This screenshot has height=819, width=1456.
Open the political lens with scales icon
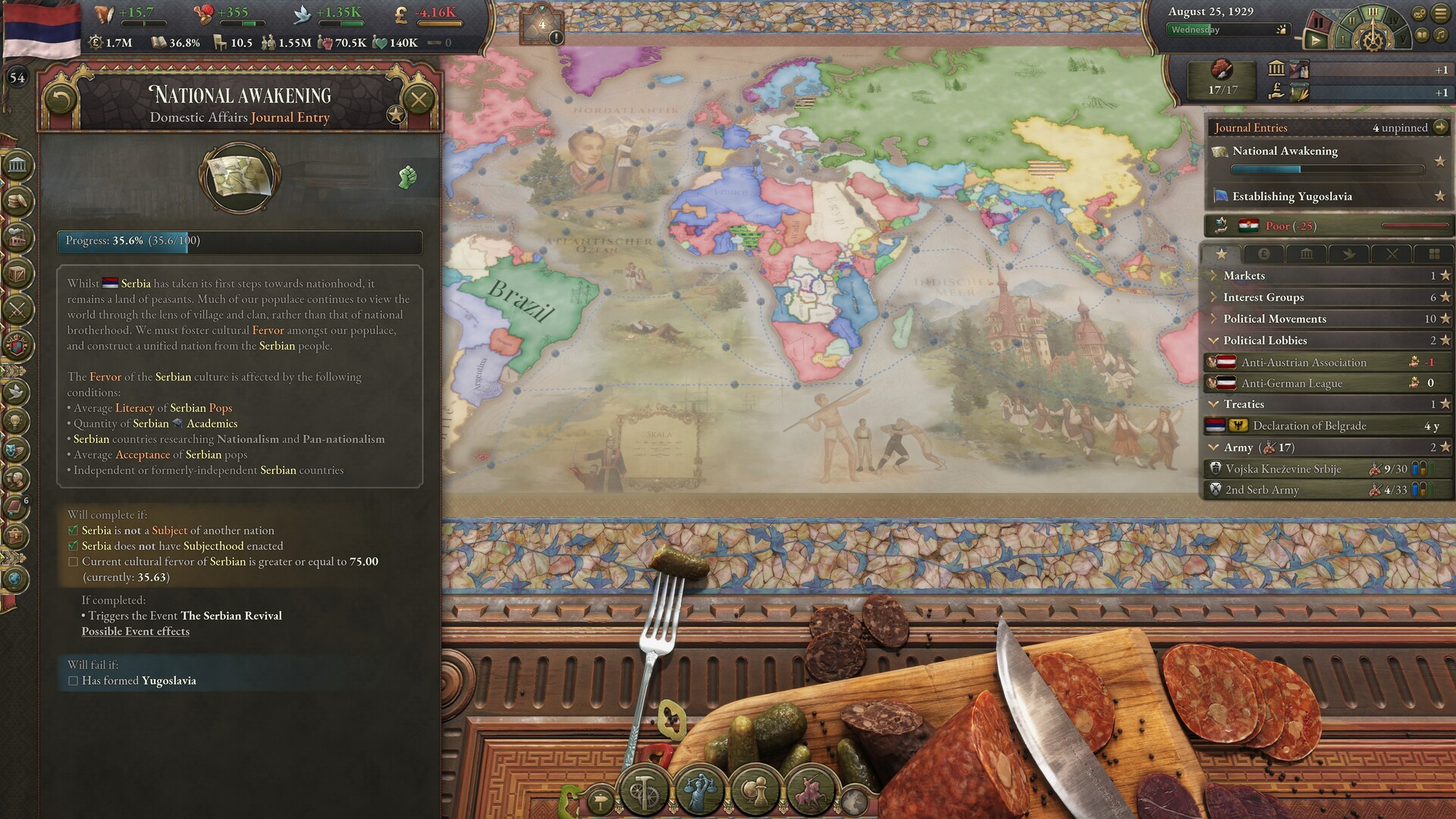pyautogui.click(x=698, y=792)
